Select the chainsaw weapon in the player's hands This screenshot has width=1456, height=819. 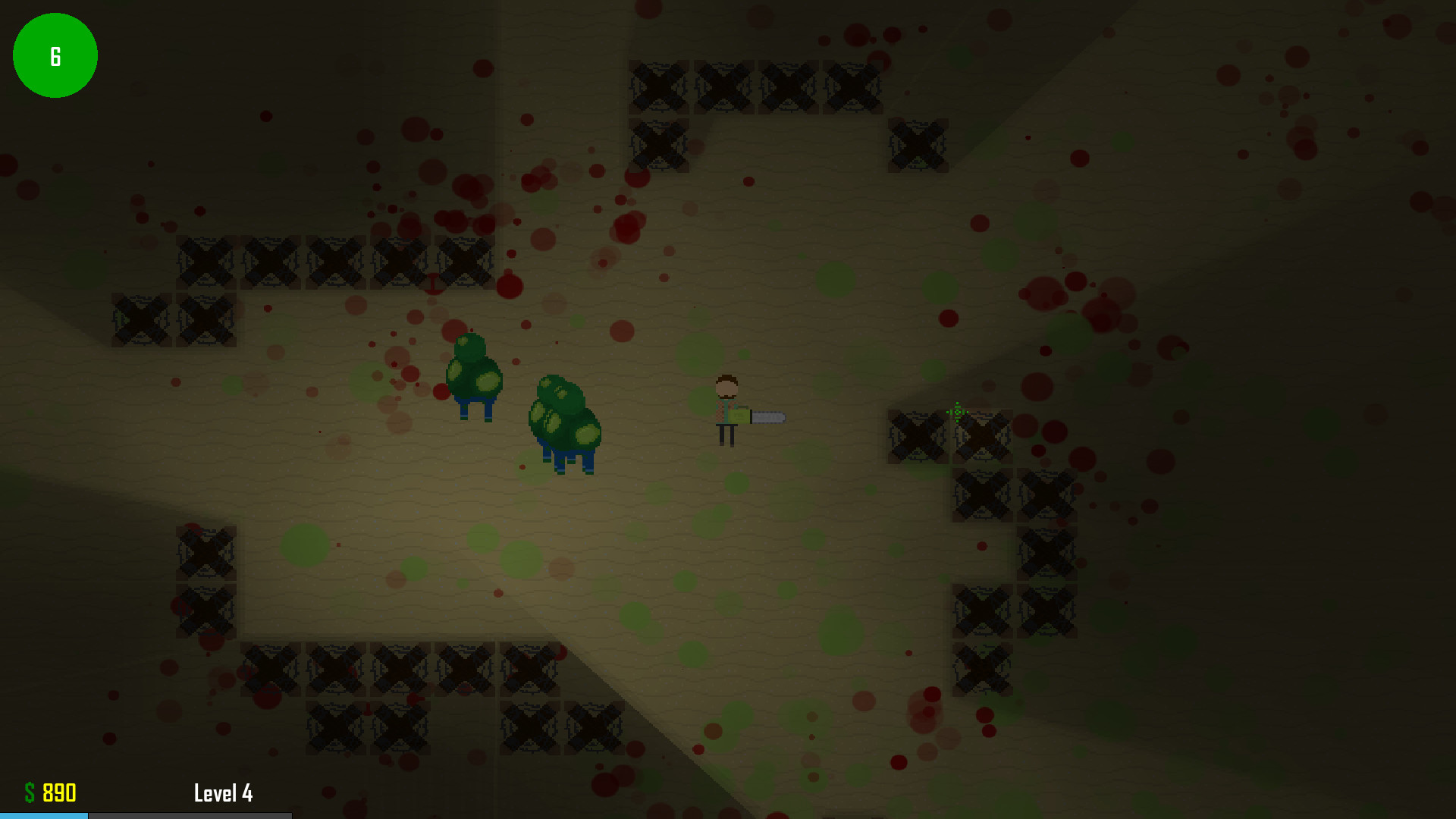pyautogui.click(x=762, y=416)
